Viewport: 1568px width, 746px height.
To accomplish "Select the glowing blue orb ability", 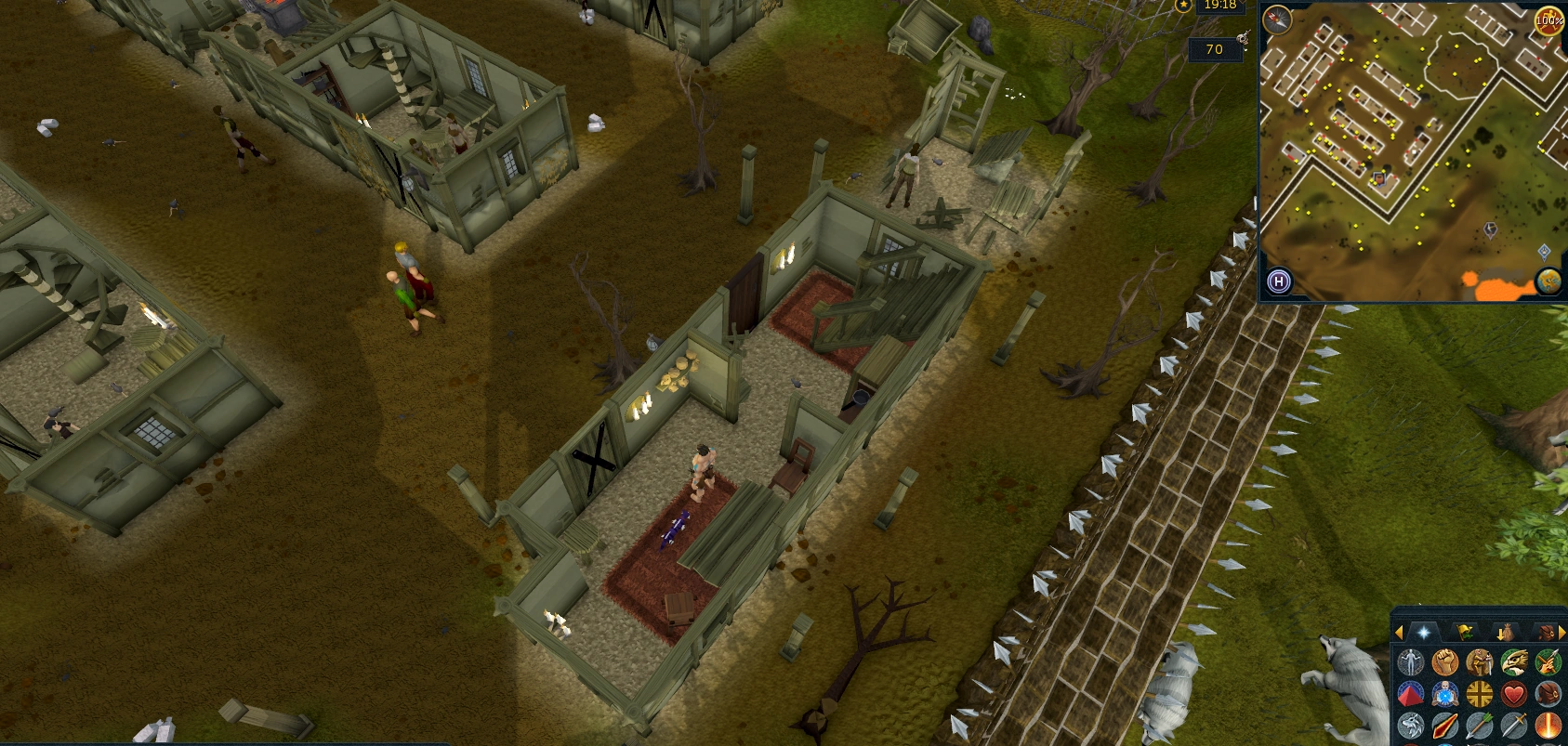I will point(1446,692).
